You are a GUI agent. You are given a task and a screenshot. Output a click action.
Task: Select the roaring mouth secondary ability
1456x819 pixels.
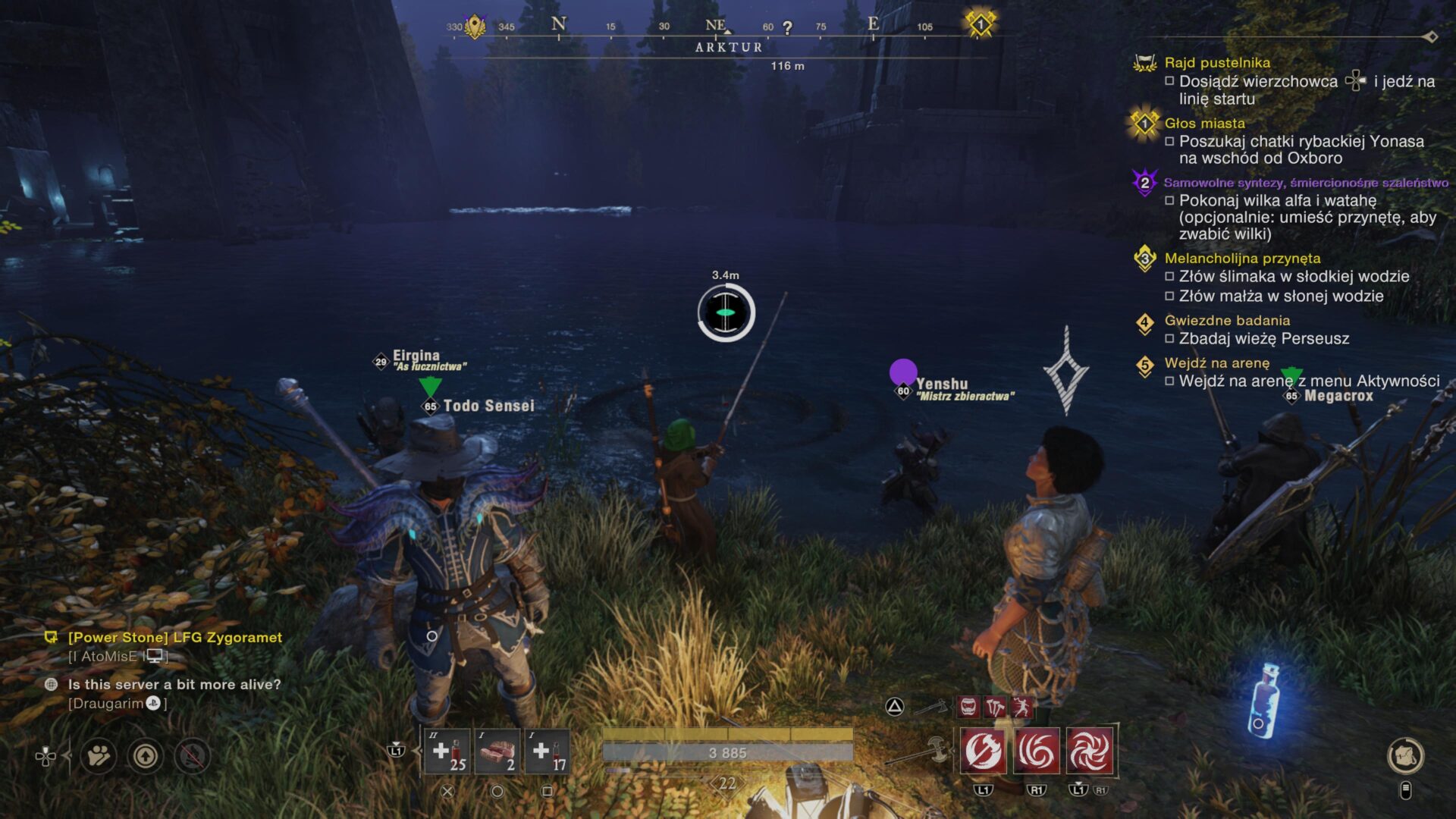[x=968, y=708]
